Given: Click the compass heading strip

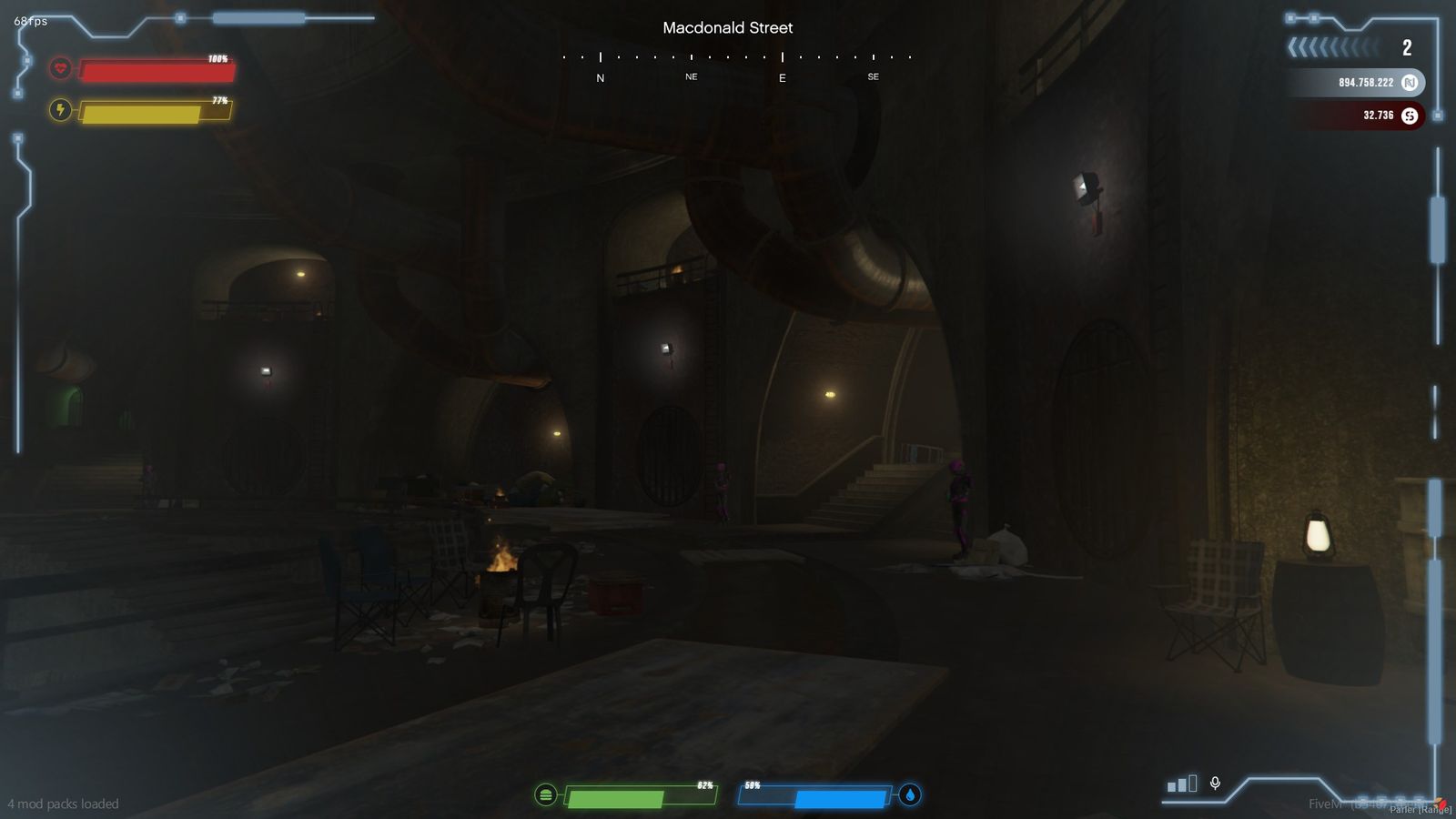Looking at the screenshot, I should [x=736, y=64].
